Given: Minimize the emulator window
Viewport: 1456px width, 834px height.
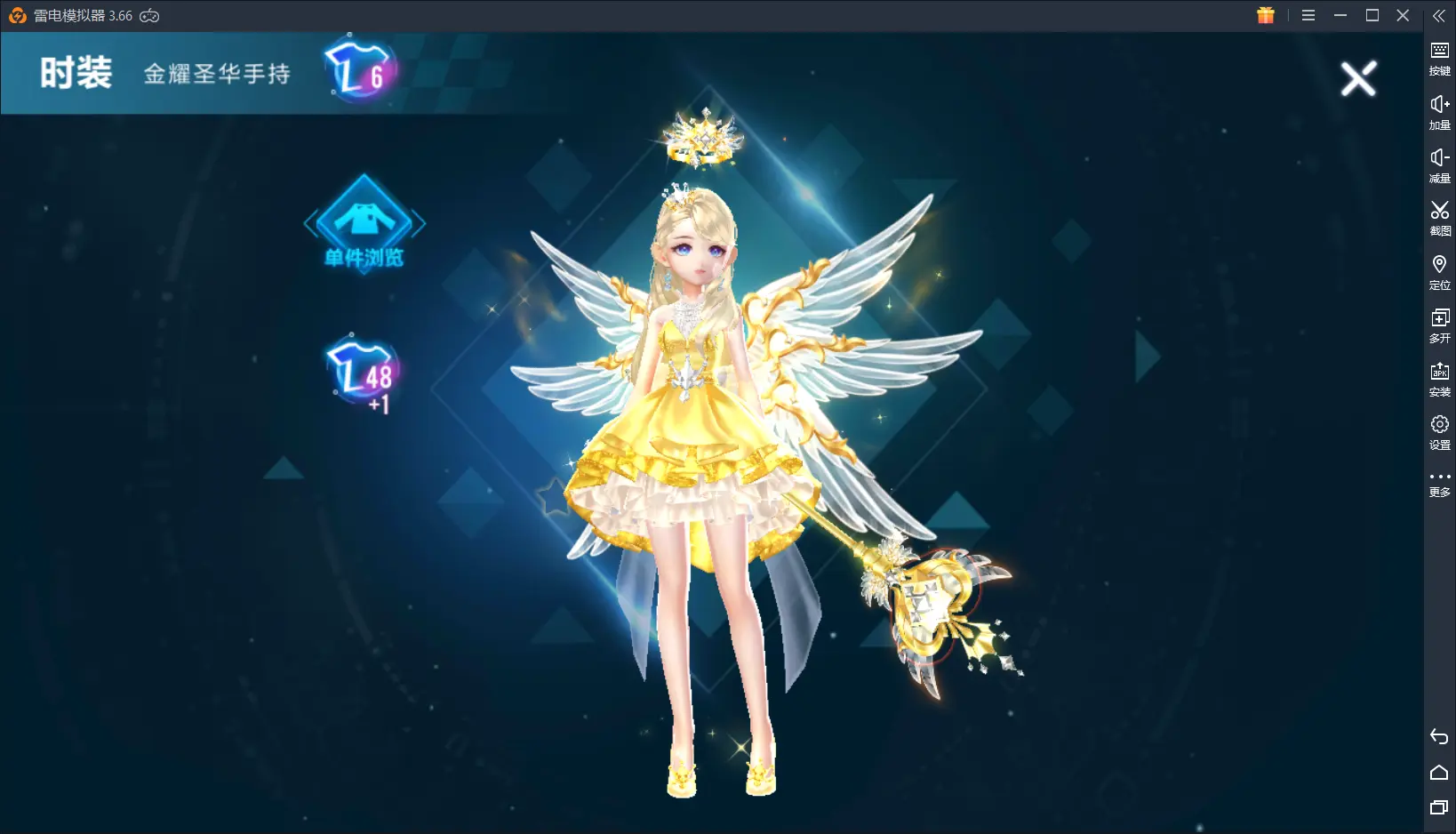Looking at the screenshot, I should click(x=1340, y=15).
